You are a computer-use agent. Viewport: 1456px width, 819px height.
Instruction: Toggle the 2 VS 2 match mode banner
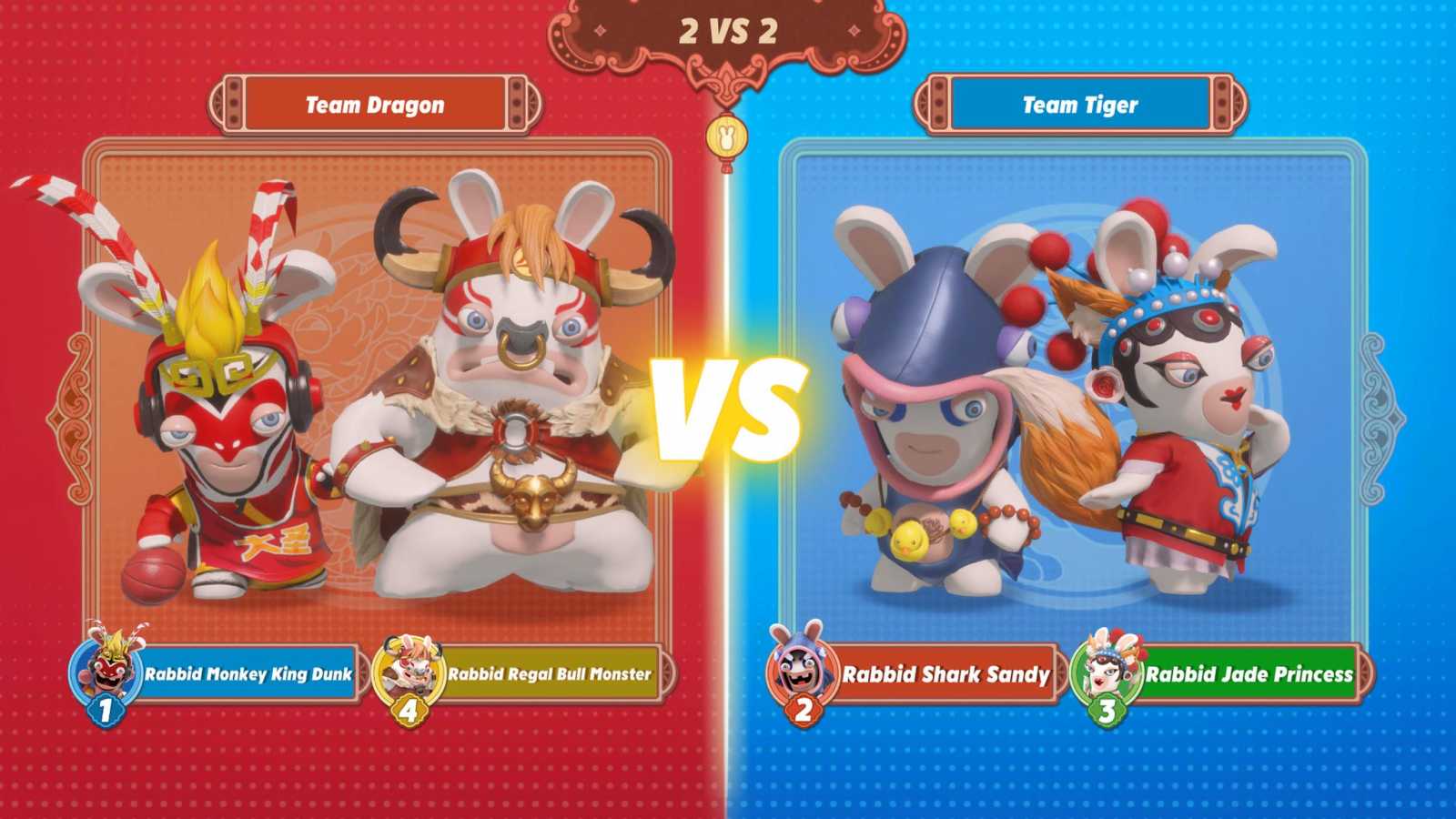tap(727, 29)
